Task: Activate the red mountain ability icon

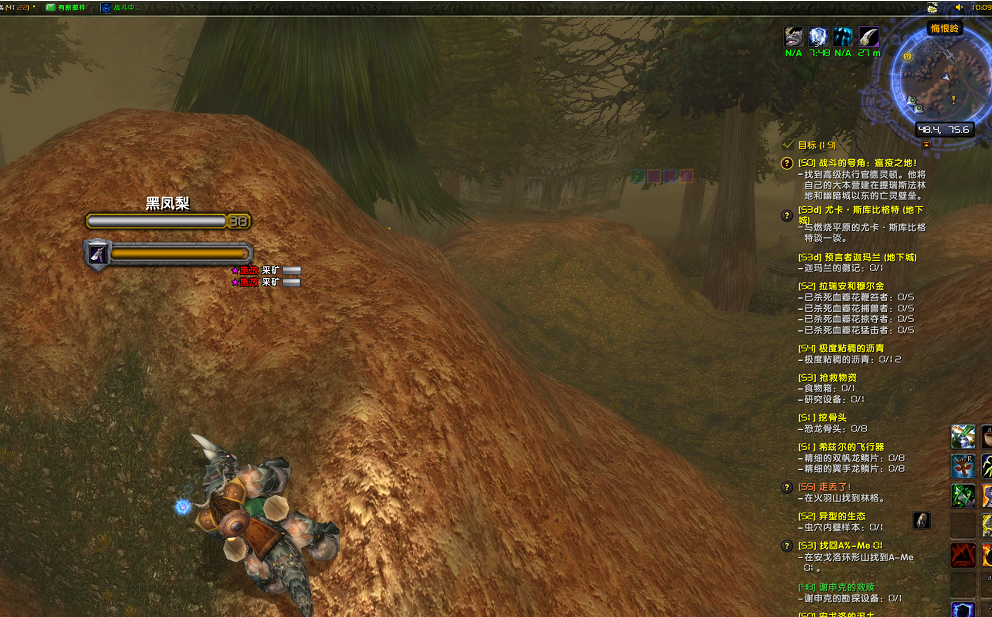Action: [x=962, y=554]
